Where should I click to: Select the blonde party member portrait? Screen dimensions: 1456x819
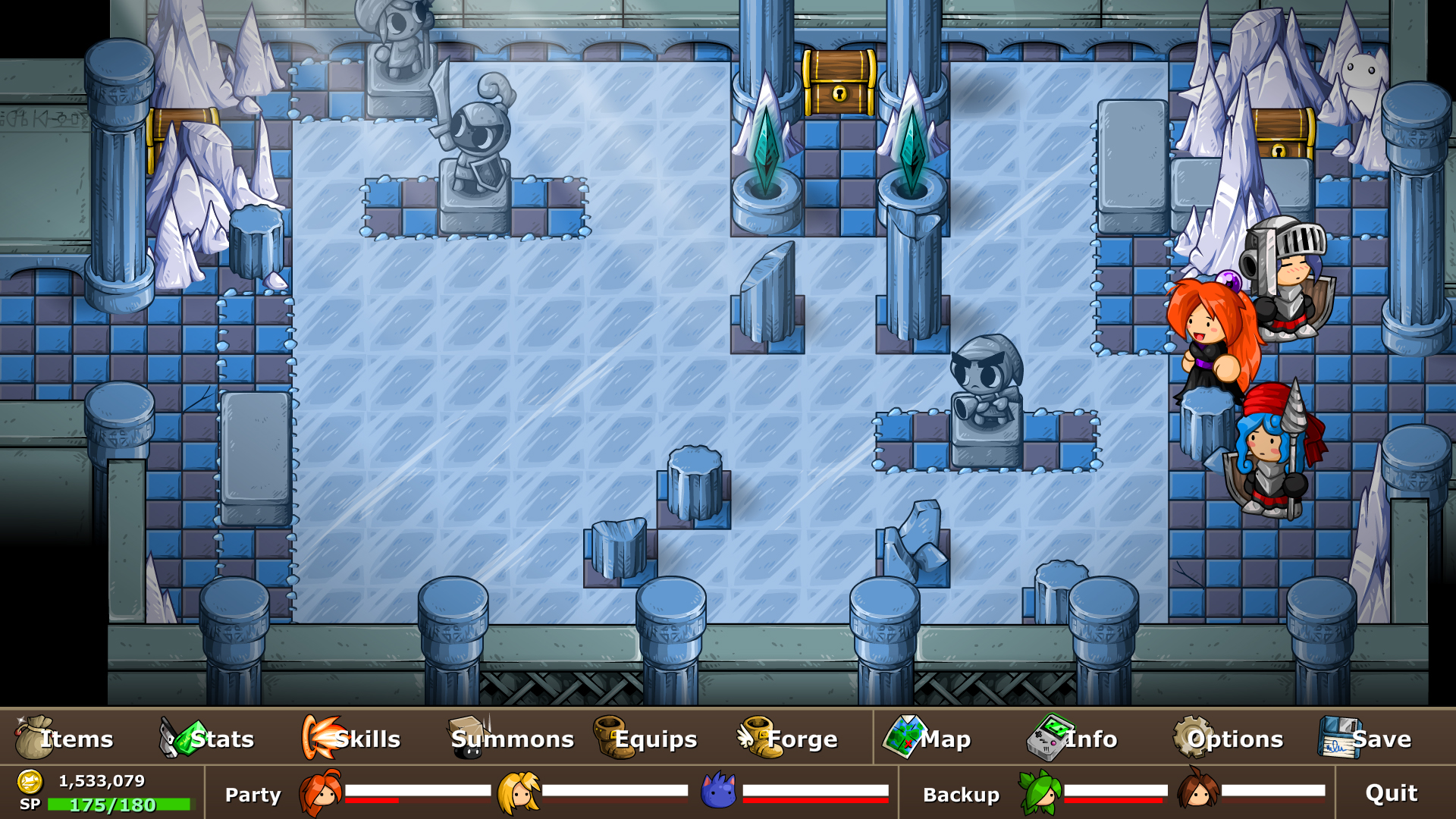[x=518, y=794]
